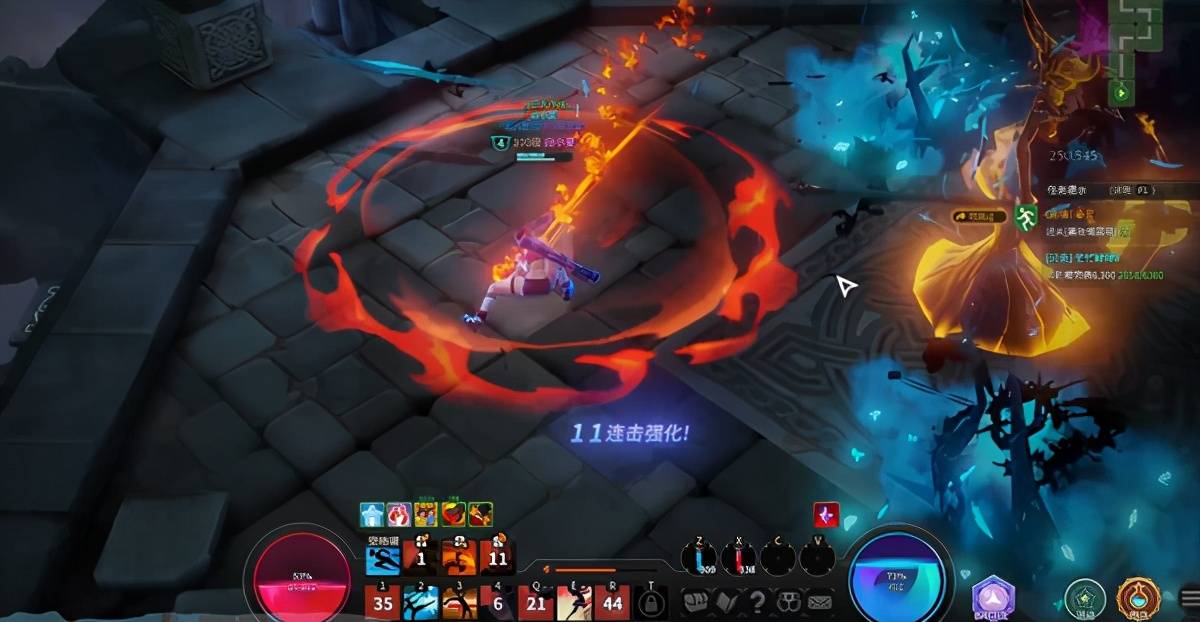Open the question mark help button
This screenshot has height=622, width=1200.
point(758,602)
